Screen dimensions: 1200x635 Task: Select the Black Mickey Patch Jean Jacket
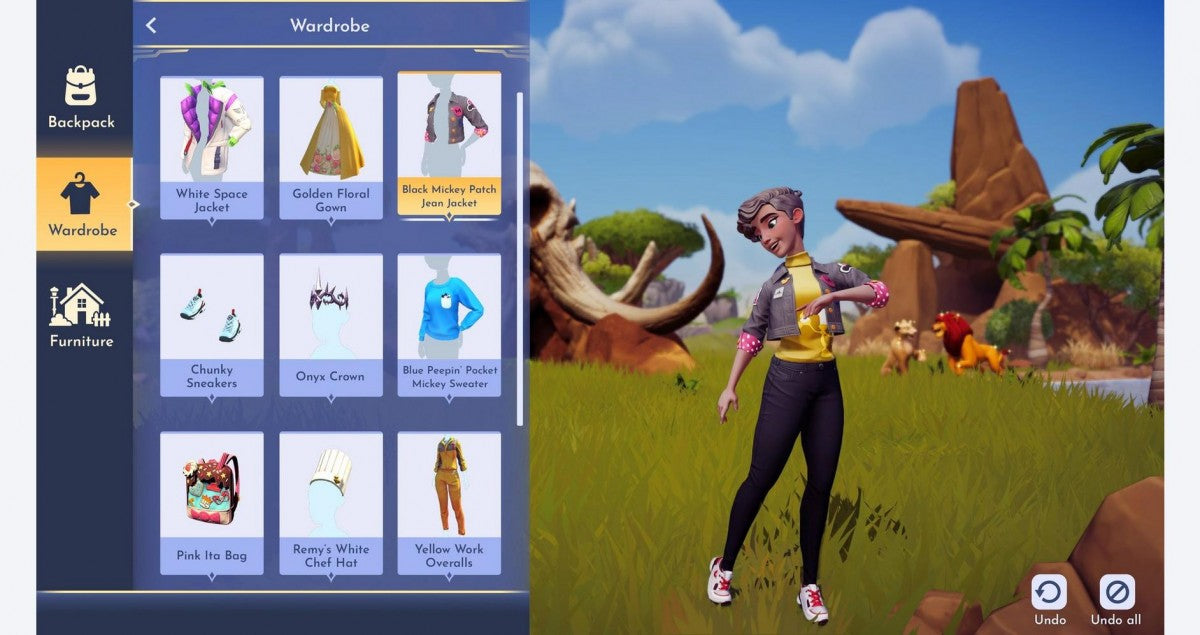click(x=449, y=143)
